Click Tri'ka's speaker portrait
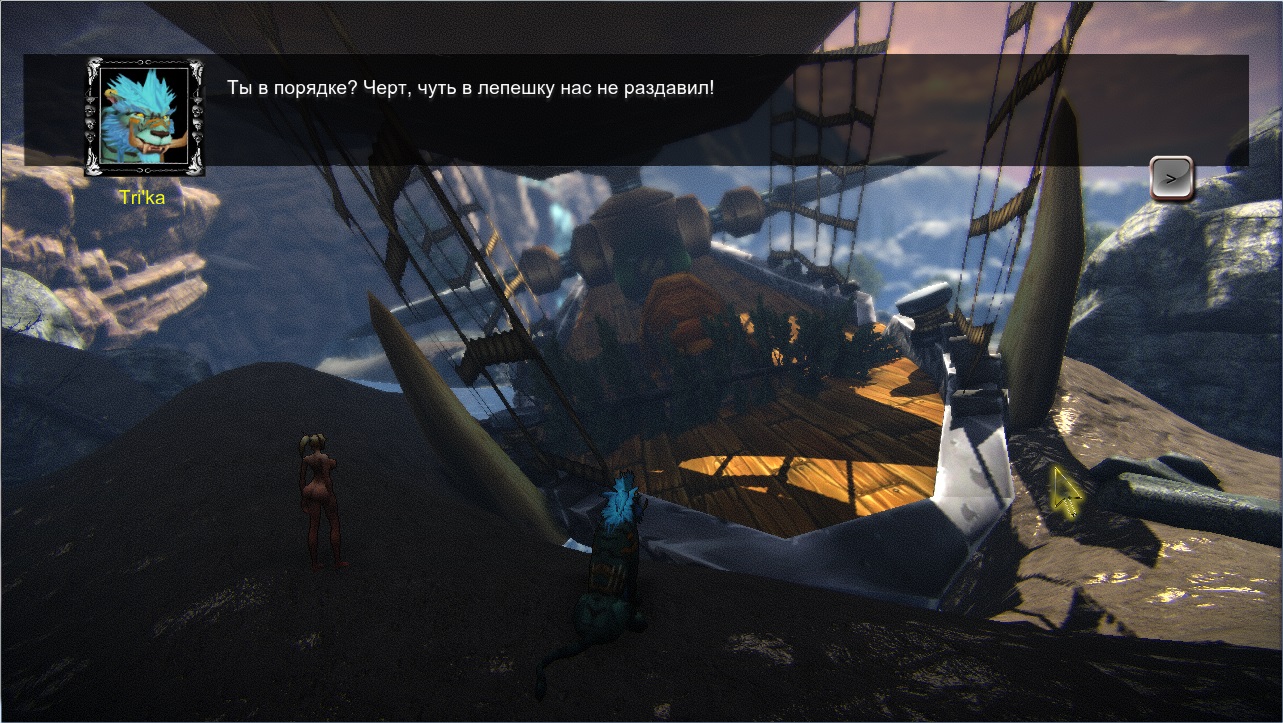Screen dimensions: 1283x723 [145, 116]
